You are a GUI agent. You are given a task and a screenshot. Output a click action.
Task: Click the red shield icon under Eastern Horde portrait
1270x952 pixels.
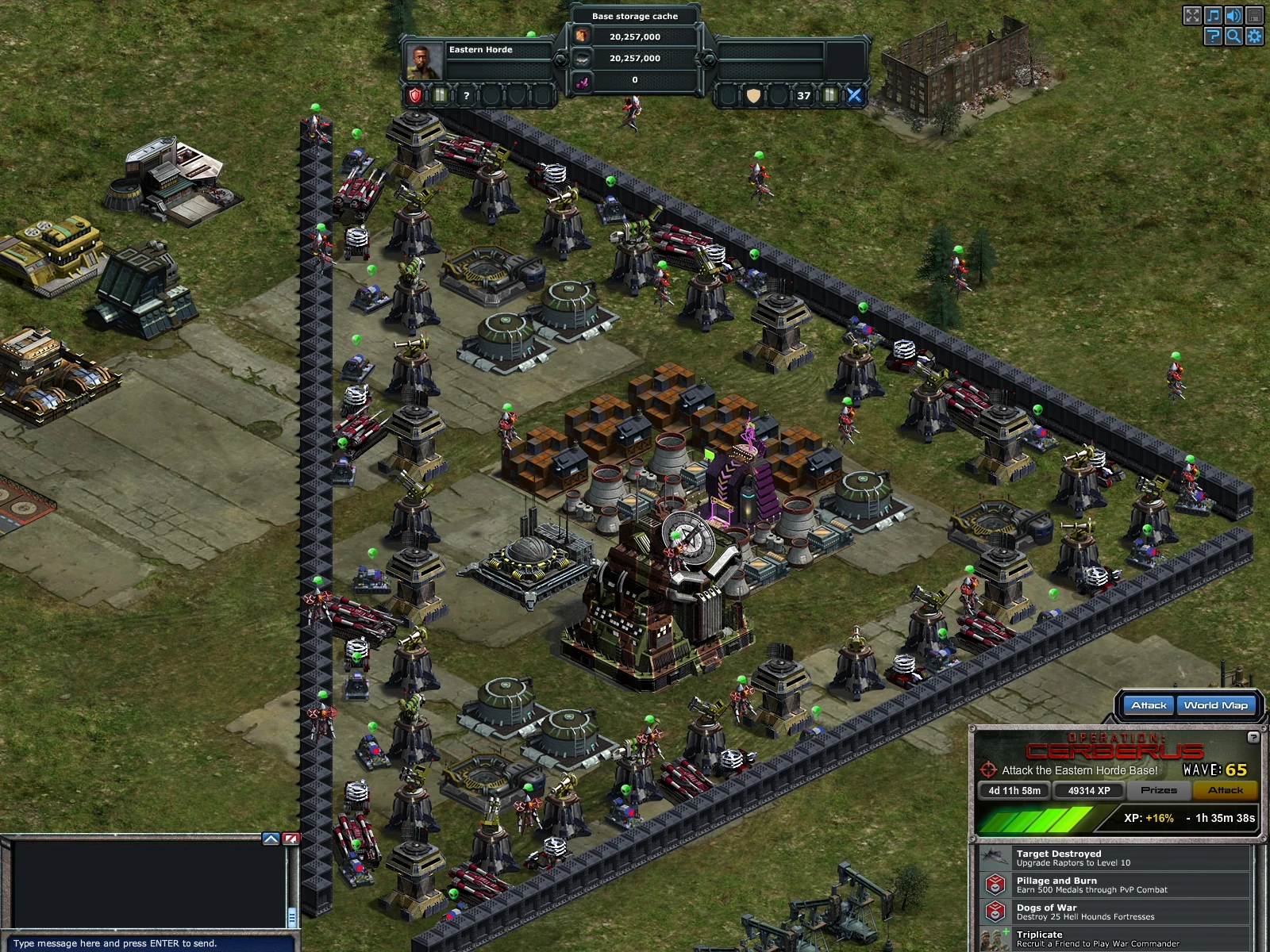[415, 94]
